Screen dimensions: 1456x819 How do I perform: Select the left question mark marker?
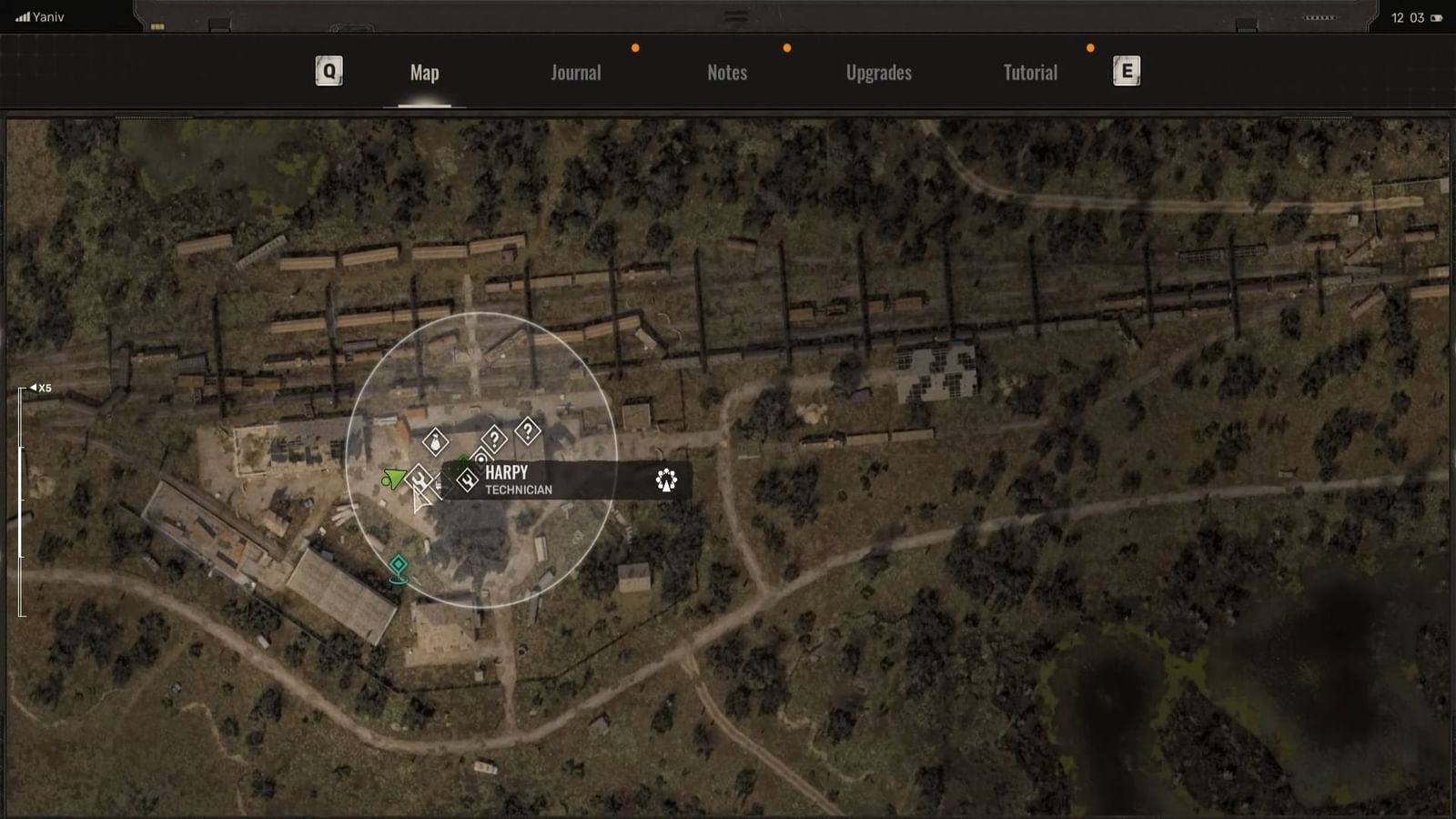(494, 439)
